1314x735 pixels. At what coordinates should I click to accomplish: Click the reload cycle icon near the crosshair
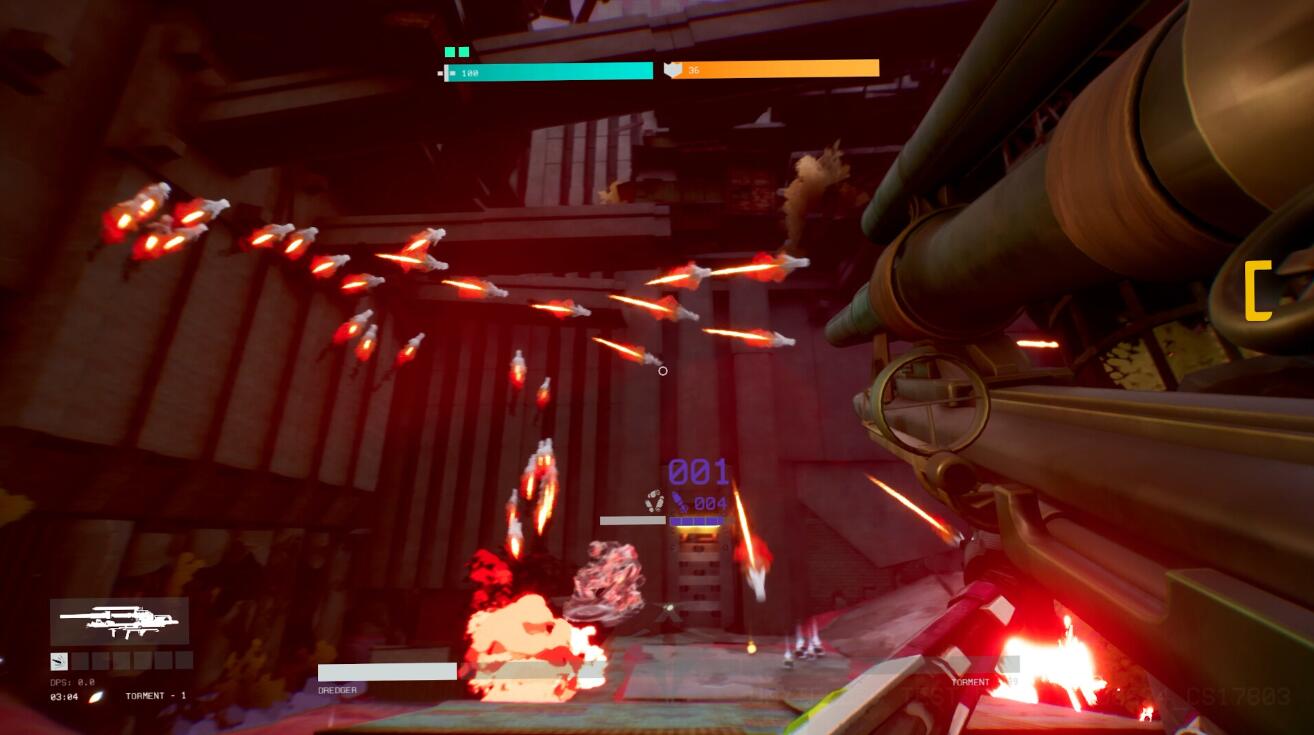pyautogui.click(x=654, y=501)
